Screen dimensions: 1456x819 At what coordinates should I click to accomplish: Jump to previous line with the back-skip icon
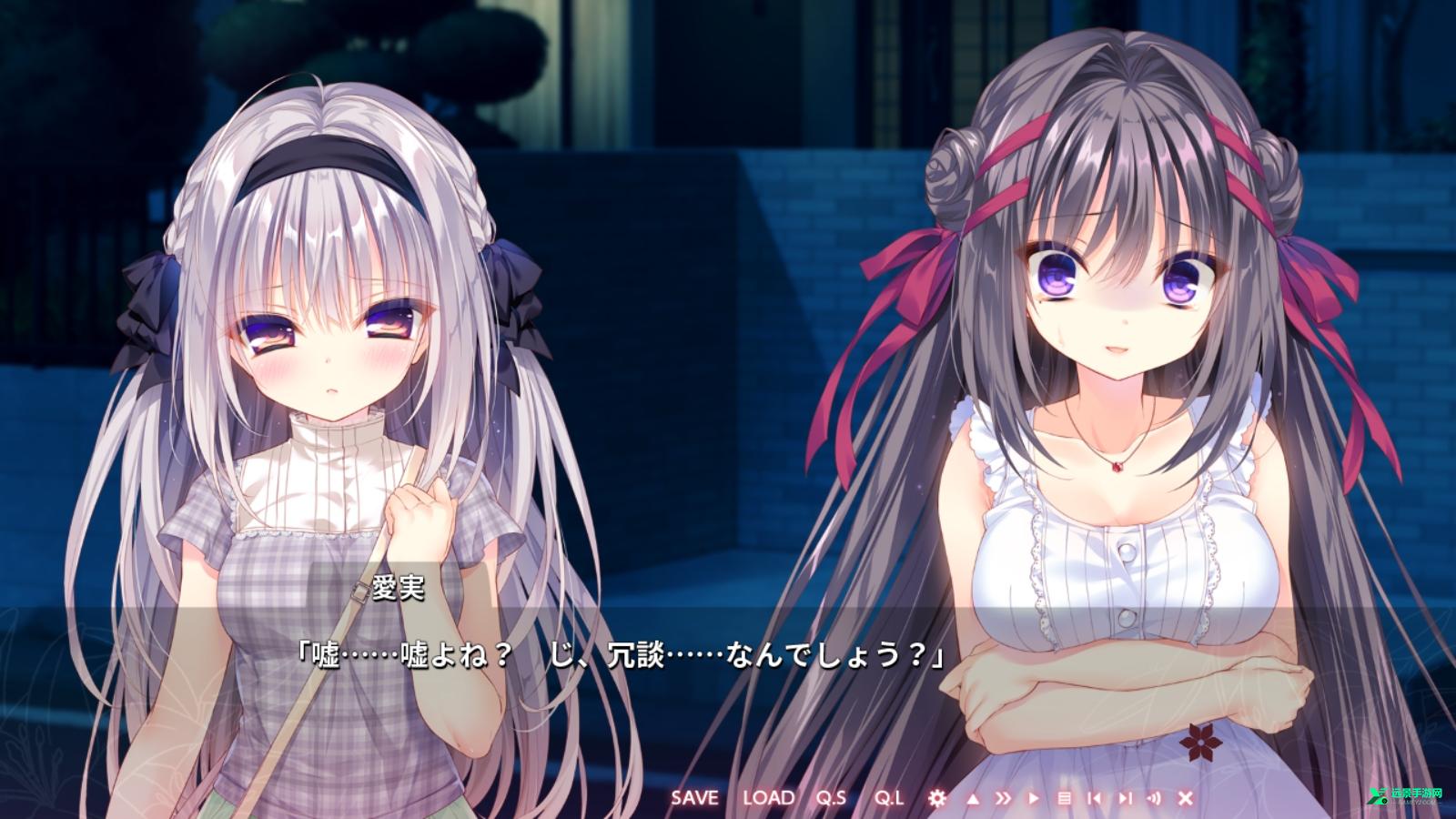[1097, 798]
